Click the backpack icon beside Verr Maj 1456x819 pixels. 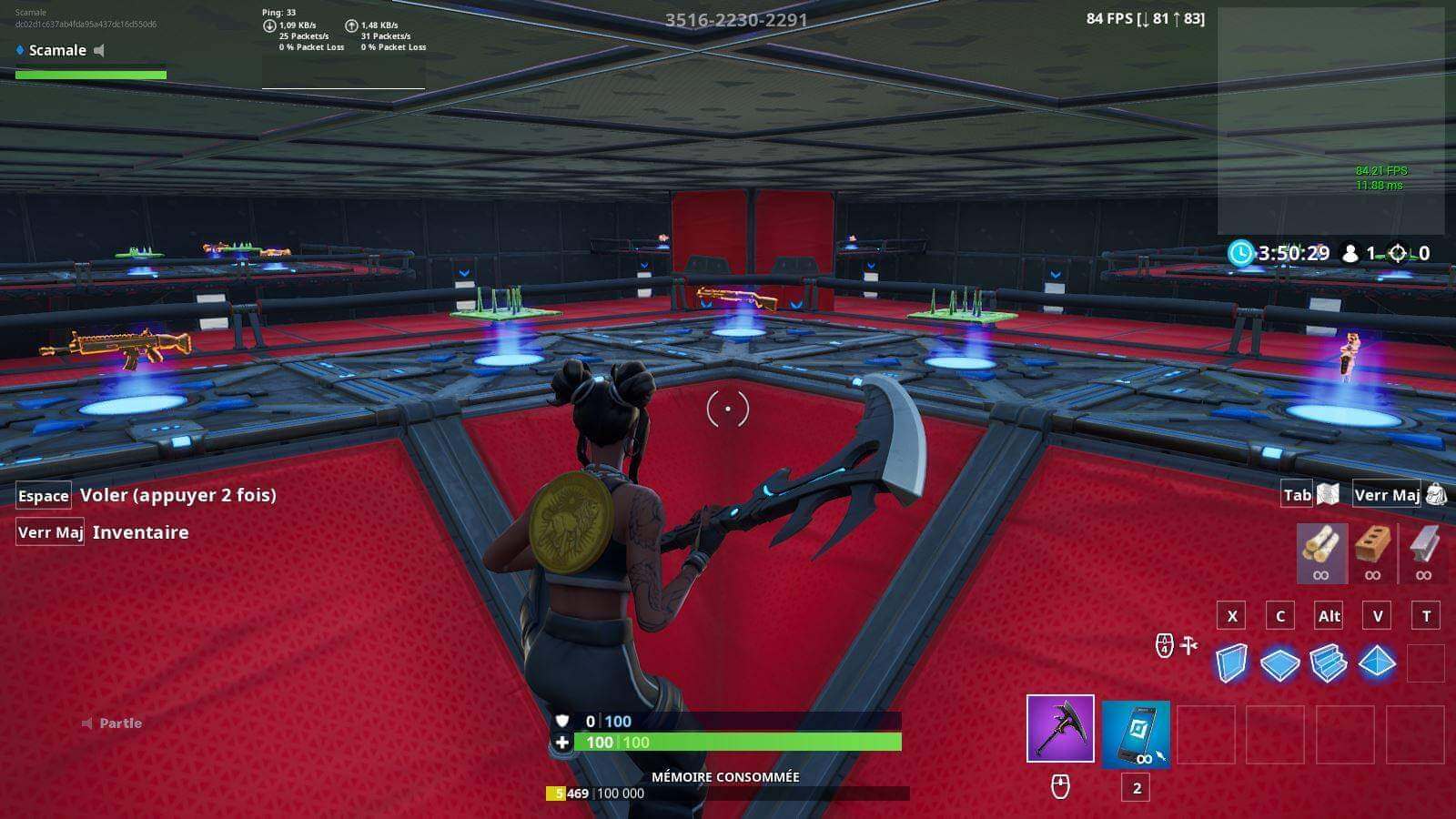1435,494
